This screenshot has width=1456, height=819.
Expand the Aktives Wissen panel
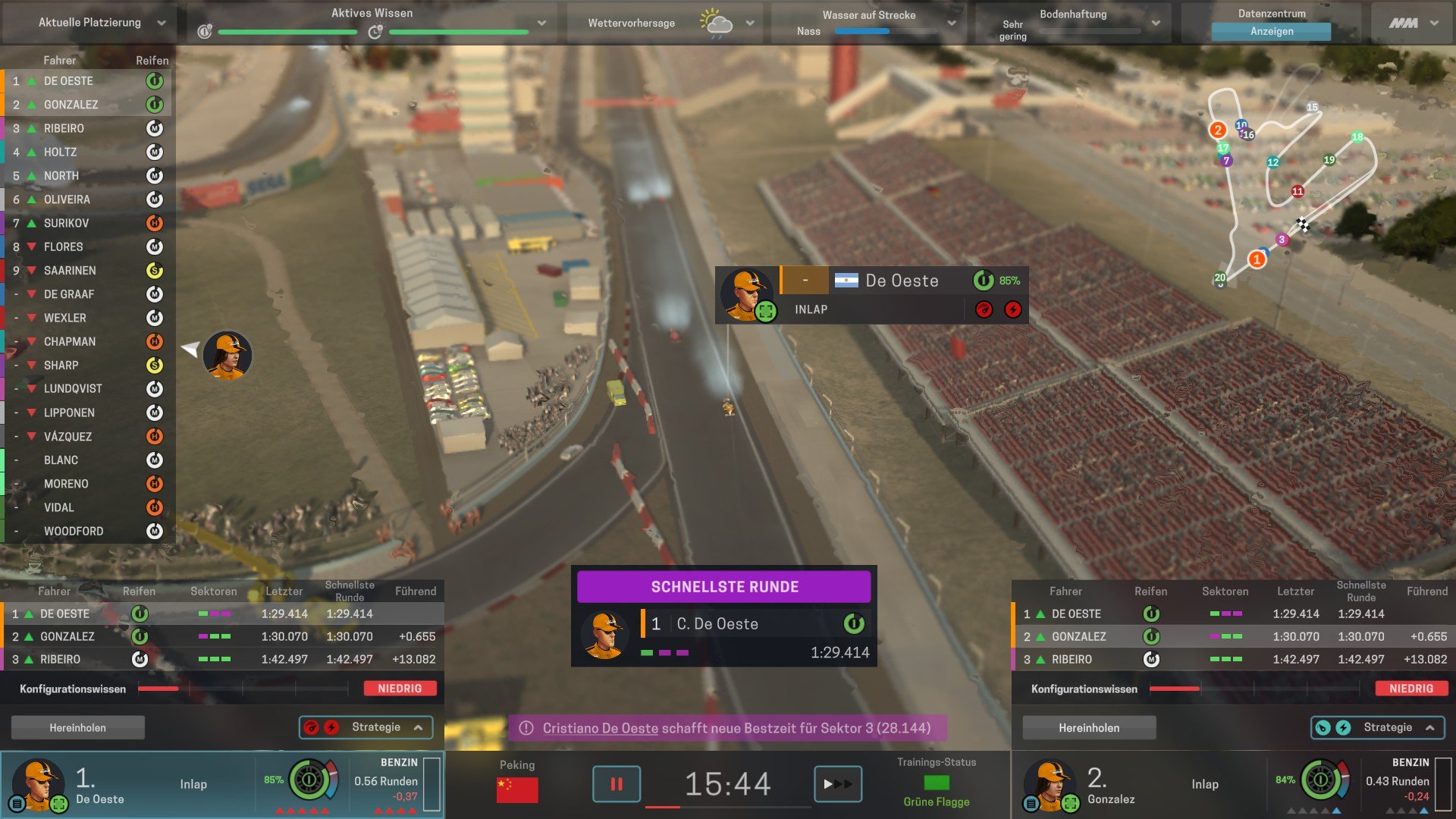[x=541, y=23]
